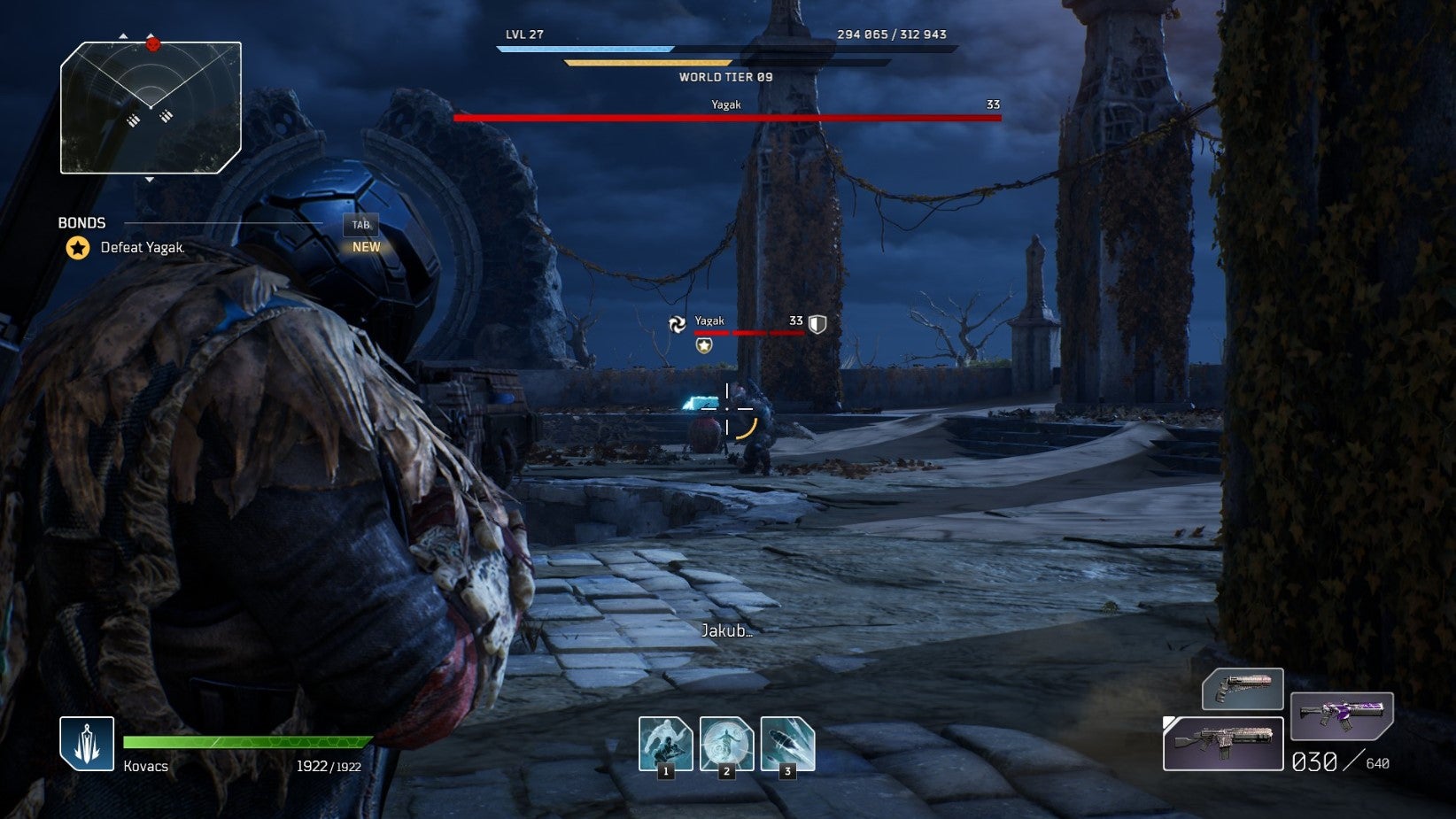Select the Defeat Yagak objective
1456x819 pixels.
tap(142, 248)
